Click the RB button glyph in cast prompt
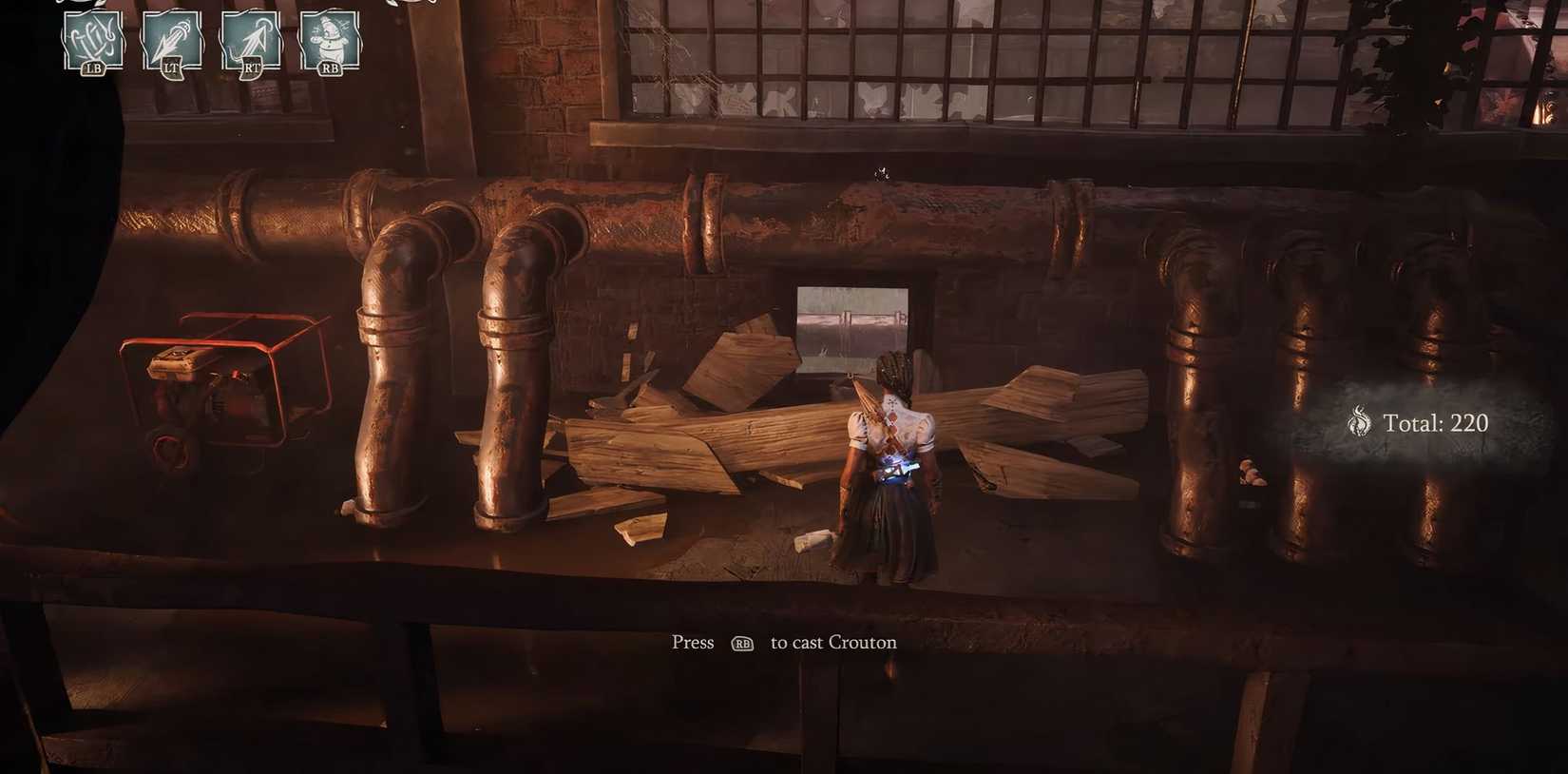This screenshot has width=1568, height=774. pos(744,644)
